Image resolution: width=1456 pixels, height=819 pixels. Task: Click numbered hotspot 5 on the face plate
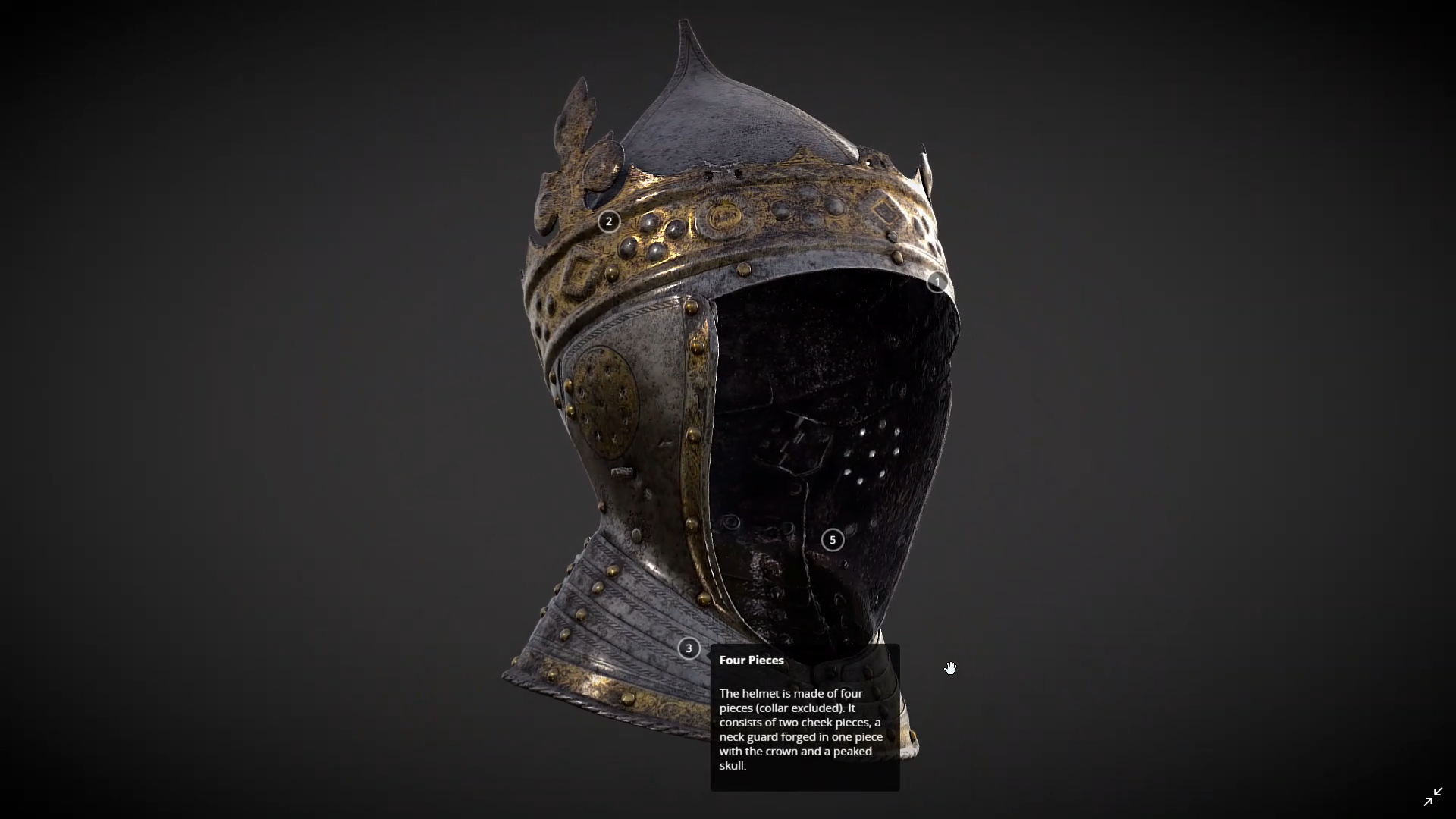click(x=832, y=540)
